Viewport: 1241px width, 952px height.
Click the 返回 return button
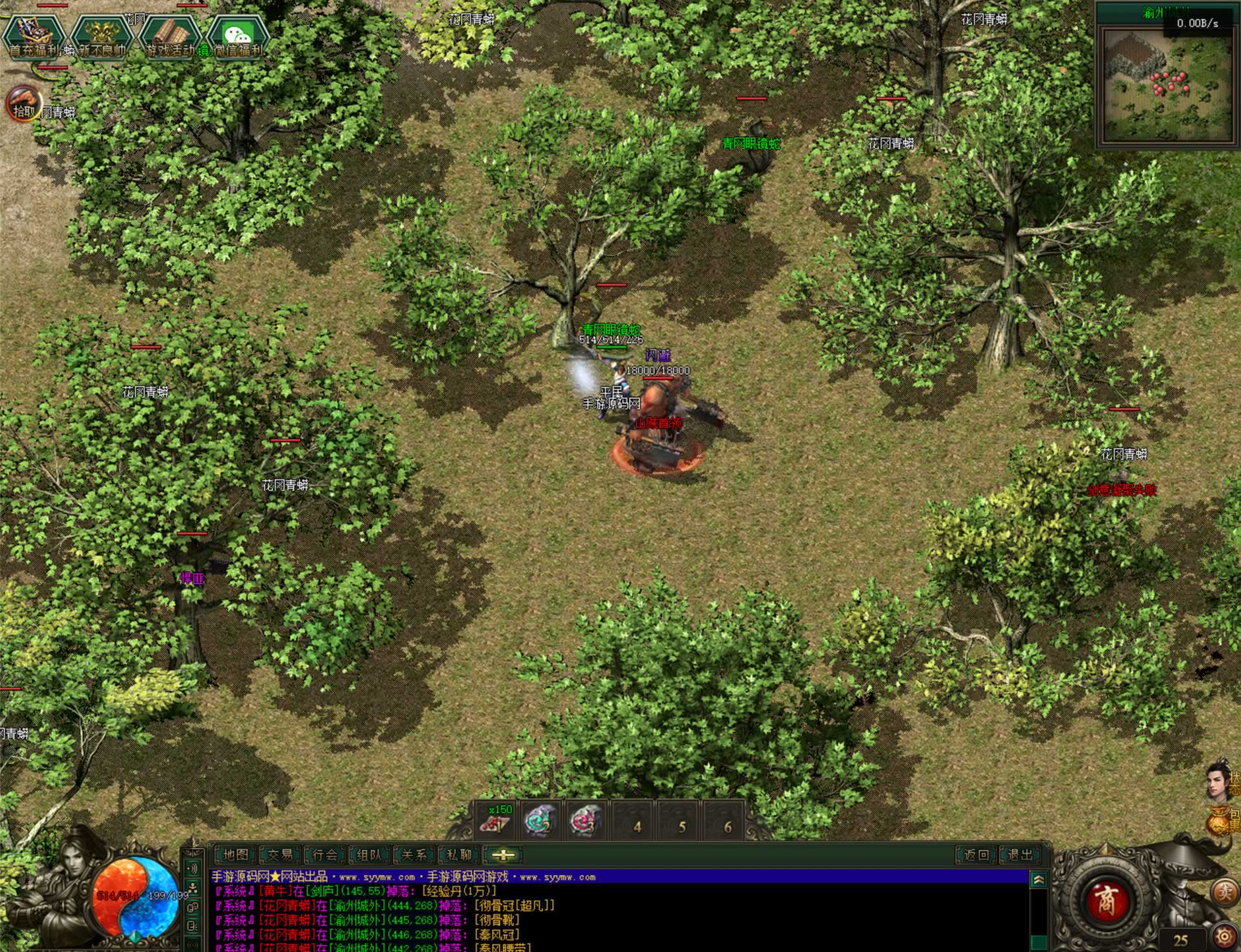click(x=976, y=855)
